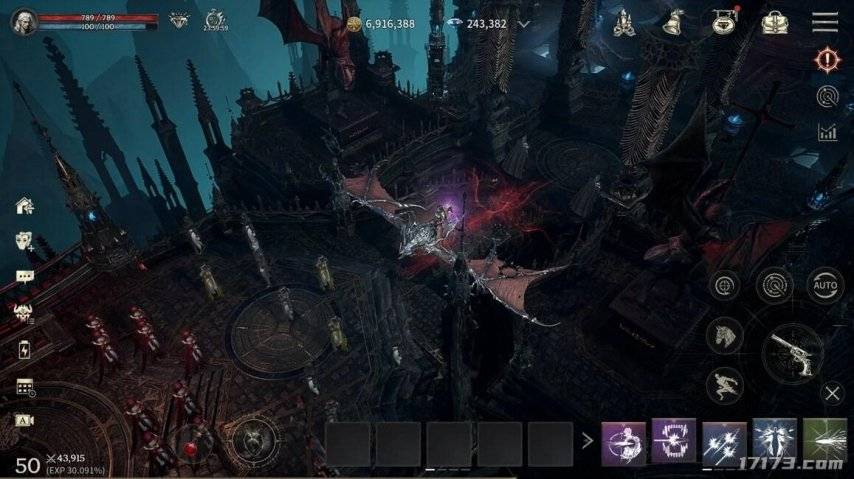
Task: Close the X button near the revolver
Action: 832,393
